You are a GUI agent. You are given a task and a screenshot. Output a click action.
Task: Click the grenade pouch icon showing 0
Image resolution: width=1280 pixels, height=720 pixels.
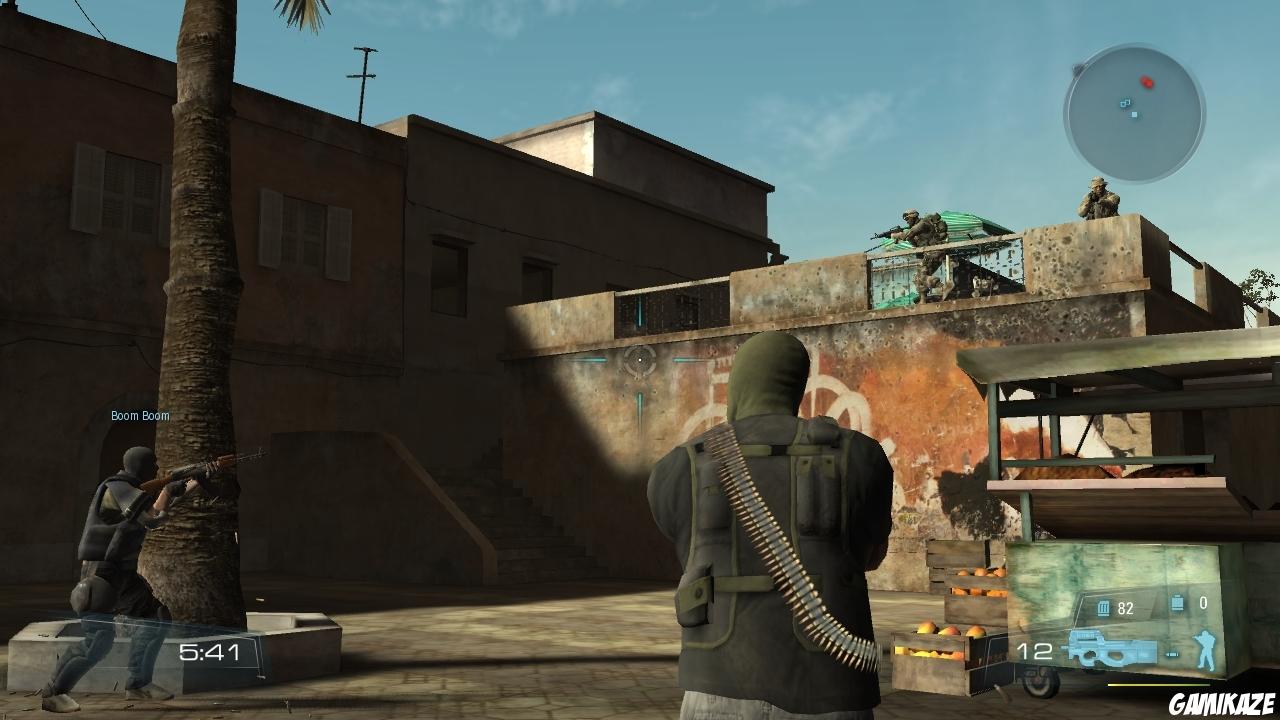click(1177, 602)
